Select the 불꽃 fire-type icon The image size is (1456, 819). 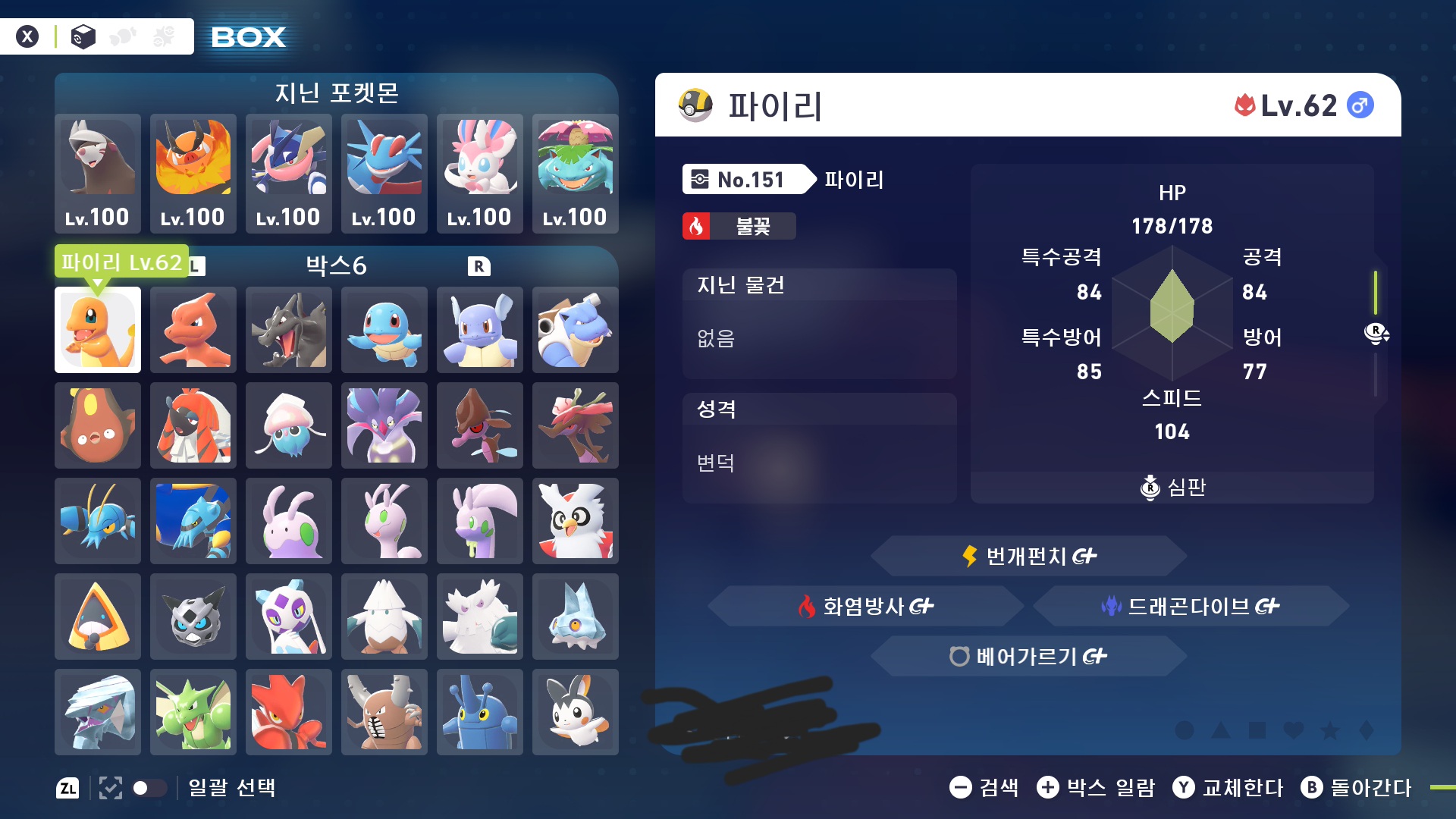(697, 225)
